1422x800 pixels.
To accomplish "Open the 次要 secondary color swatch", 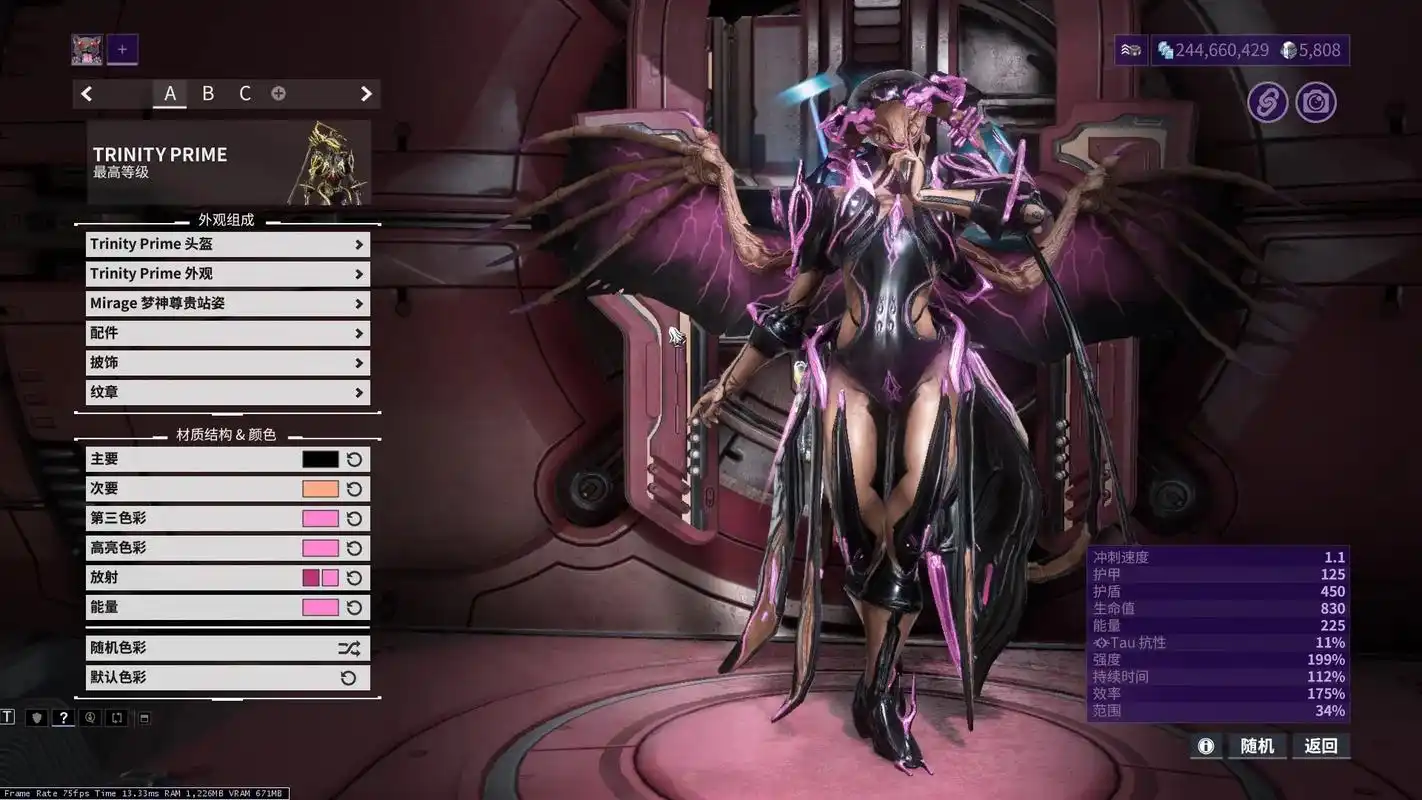I will coord(319,488).
